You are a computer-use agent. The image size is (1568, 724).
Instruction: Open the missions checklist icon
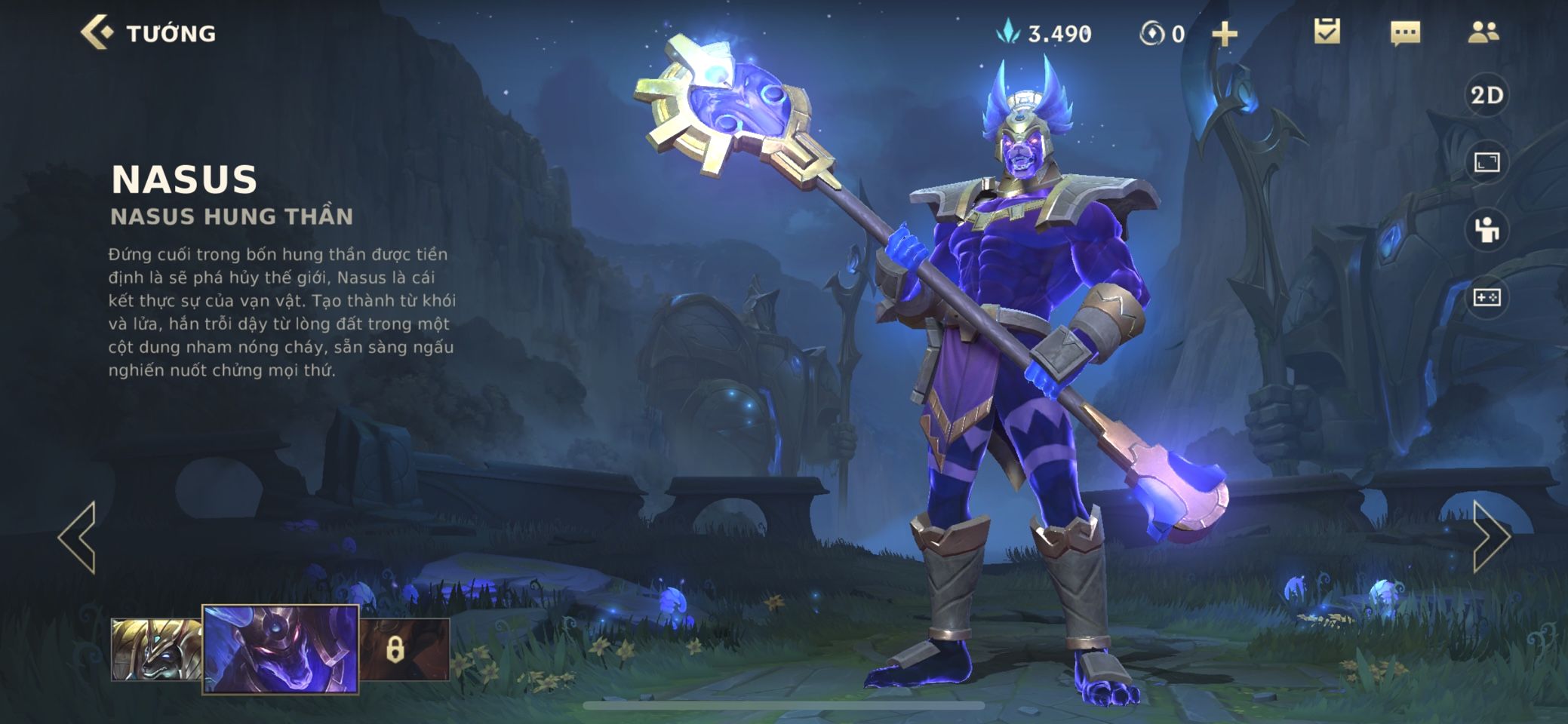click(1327, 32)
